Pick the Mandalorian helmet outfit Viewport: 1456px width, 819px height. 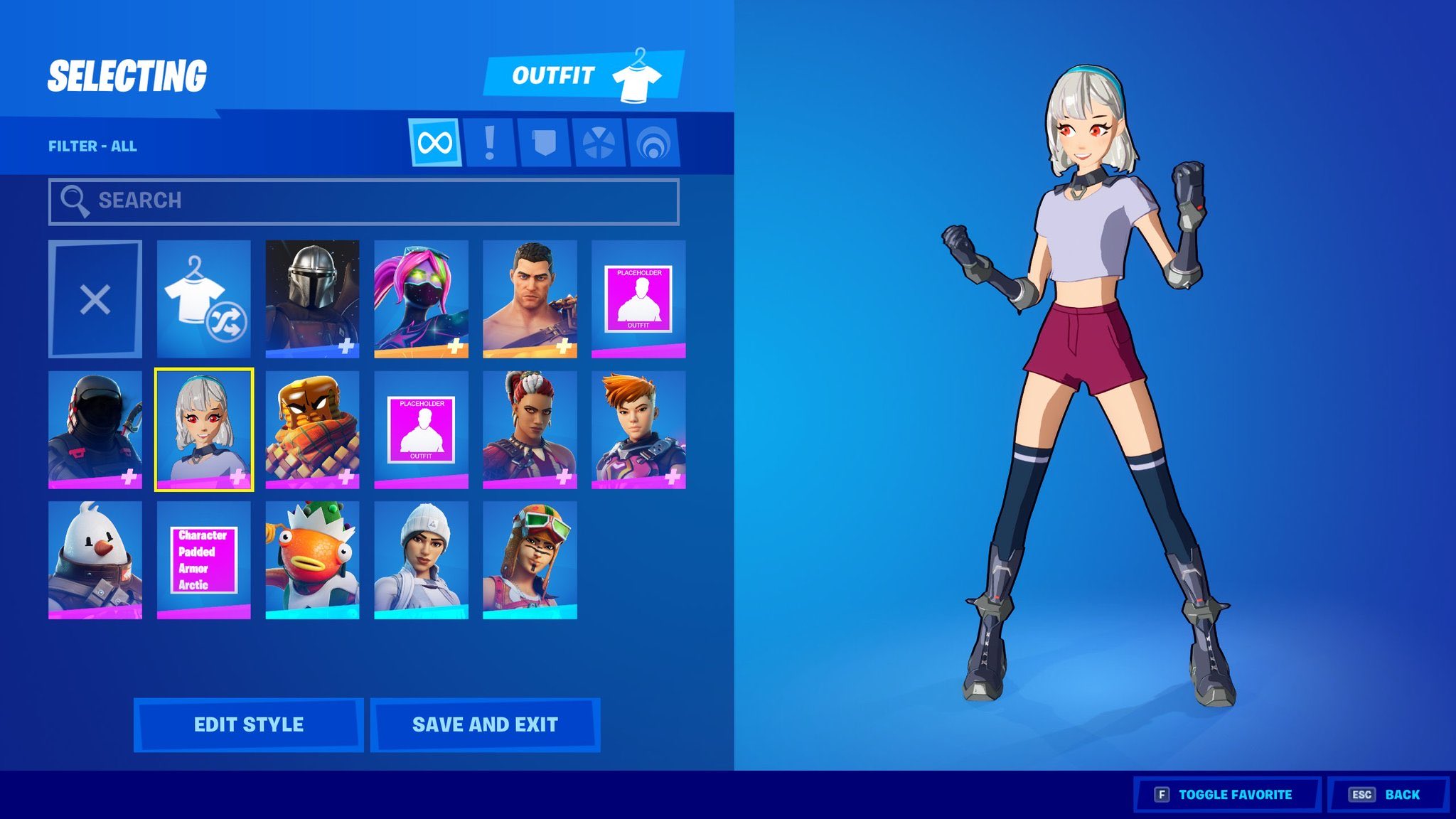(x=312, y=299)
